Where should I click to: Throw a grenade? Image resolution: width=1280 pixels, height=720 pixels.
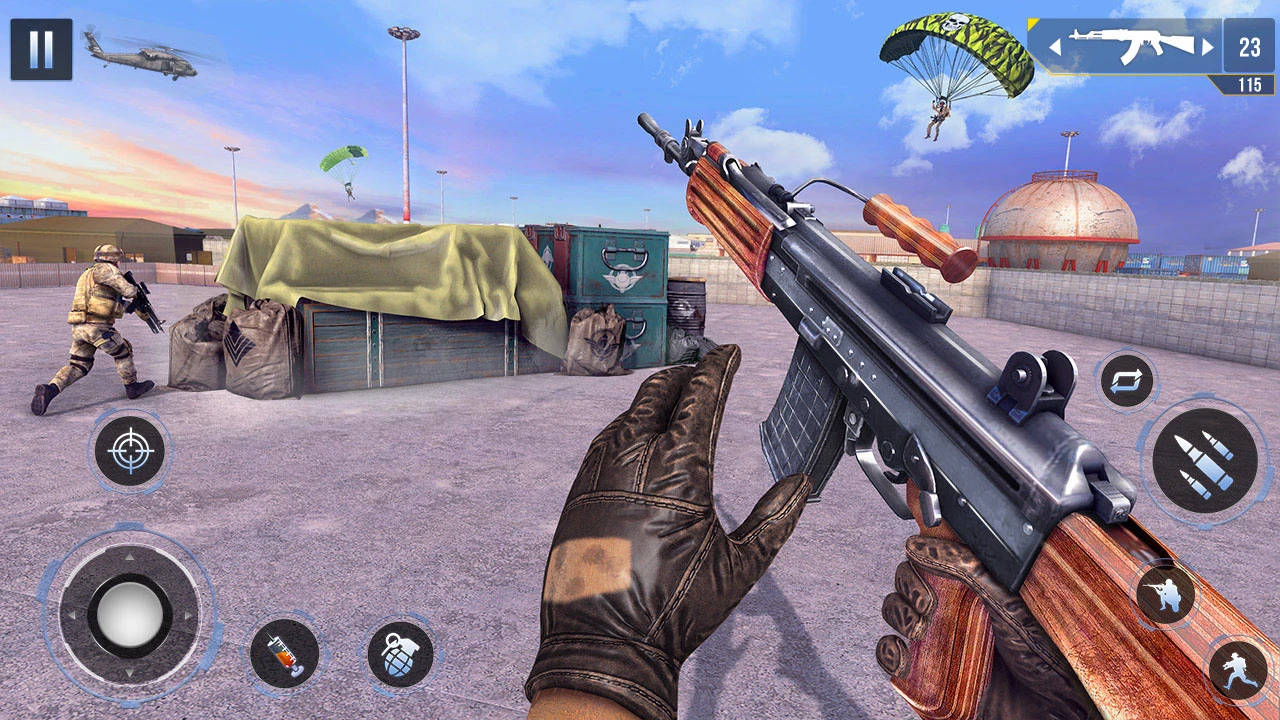pos(400,655)
